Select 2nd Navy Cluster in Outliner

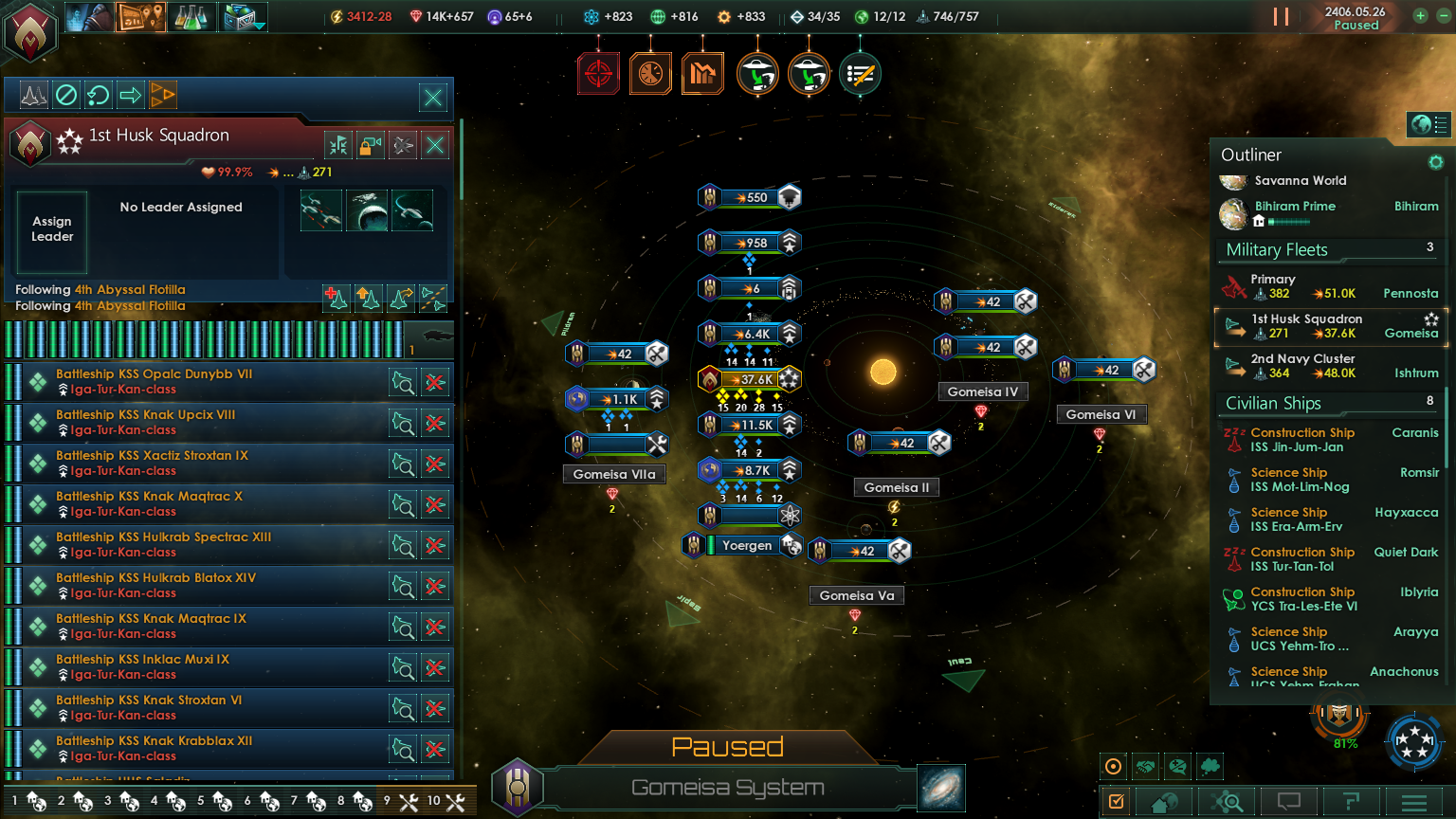(x=1327, y=366)
